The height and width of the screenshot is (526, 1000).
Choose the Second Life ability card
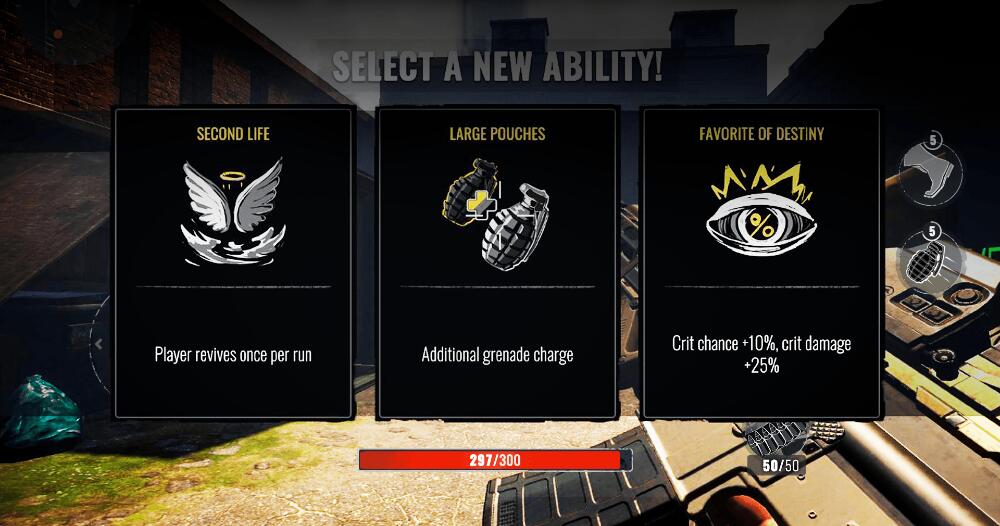point(233,262)
